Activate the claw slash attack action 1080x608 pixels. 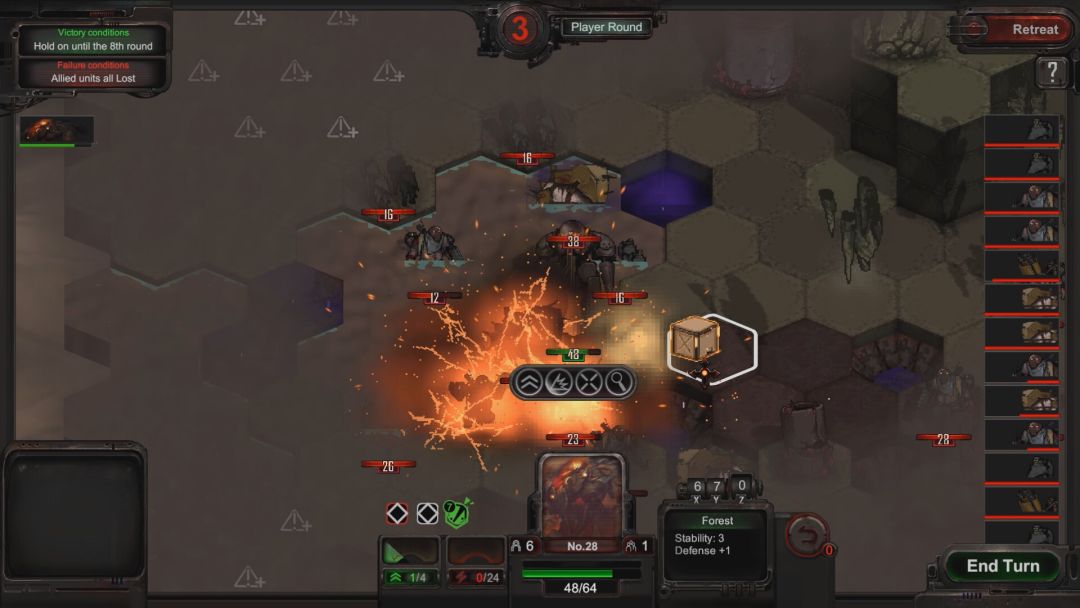(x=557, y=382)
